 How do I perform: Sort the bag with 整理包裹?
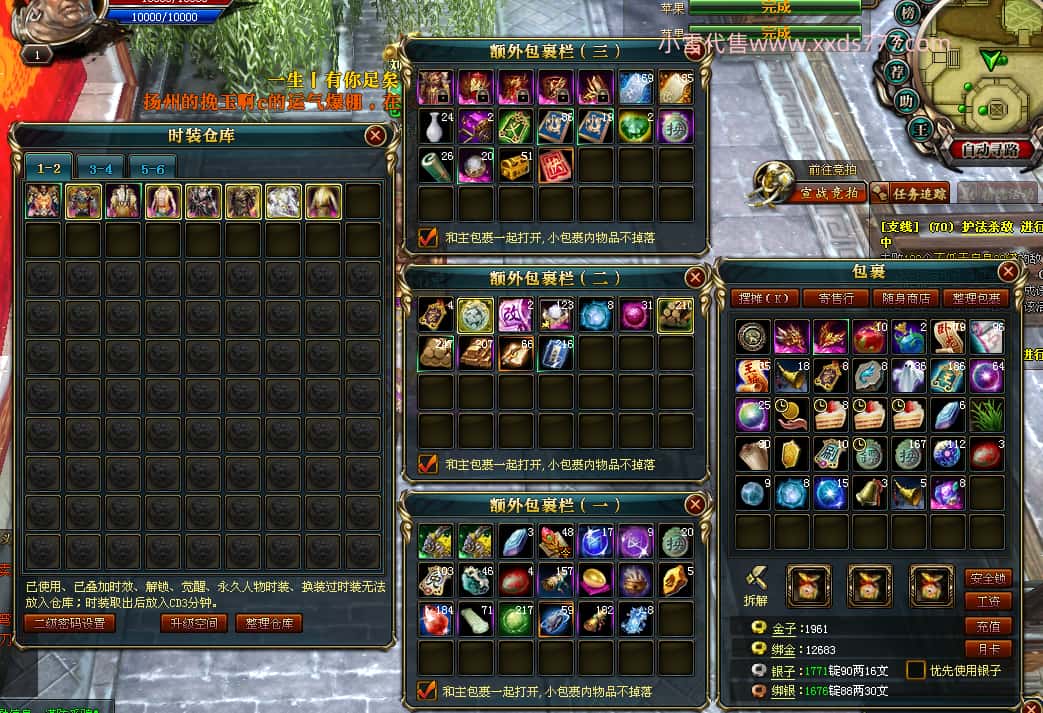click(976, 297)
